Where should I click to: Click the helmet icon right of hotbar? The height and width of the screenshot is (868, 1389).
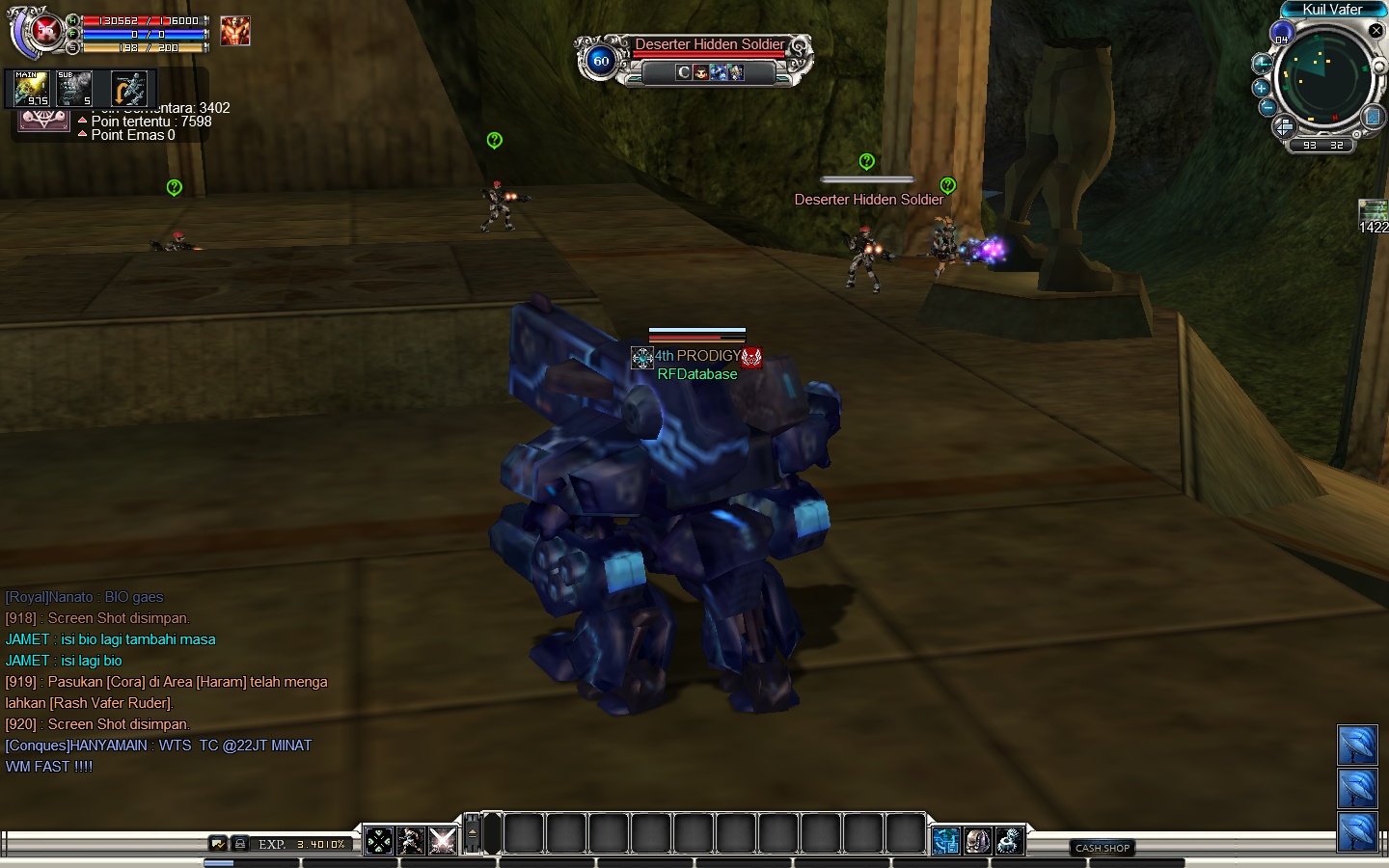977,841
